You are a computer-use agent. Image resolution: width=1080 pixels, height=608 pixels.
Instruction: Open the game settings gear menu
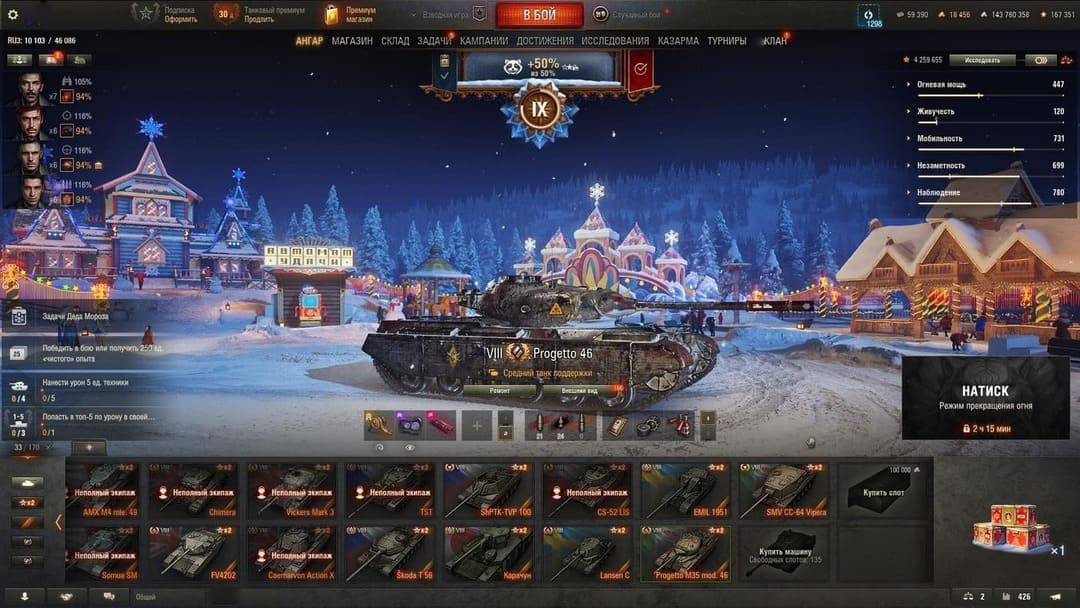pyautogui.click(x=13, y=14)
